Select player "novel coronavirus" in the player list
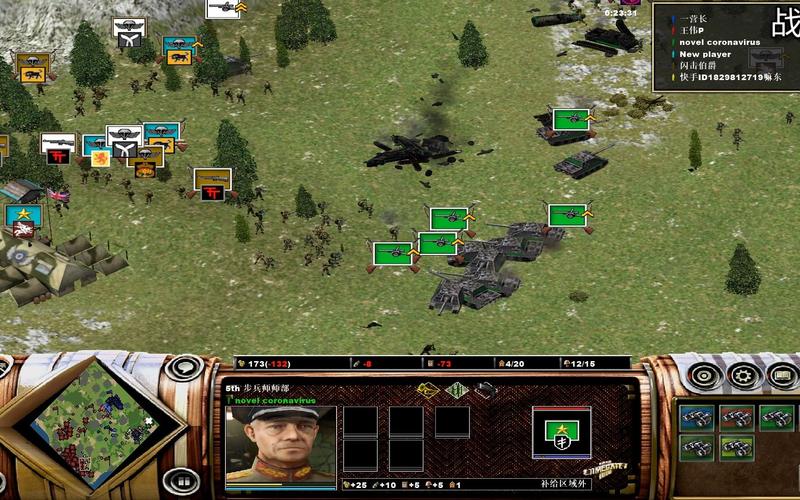 (x=719, y=42)
